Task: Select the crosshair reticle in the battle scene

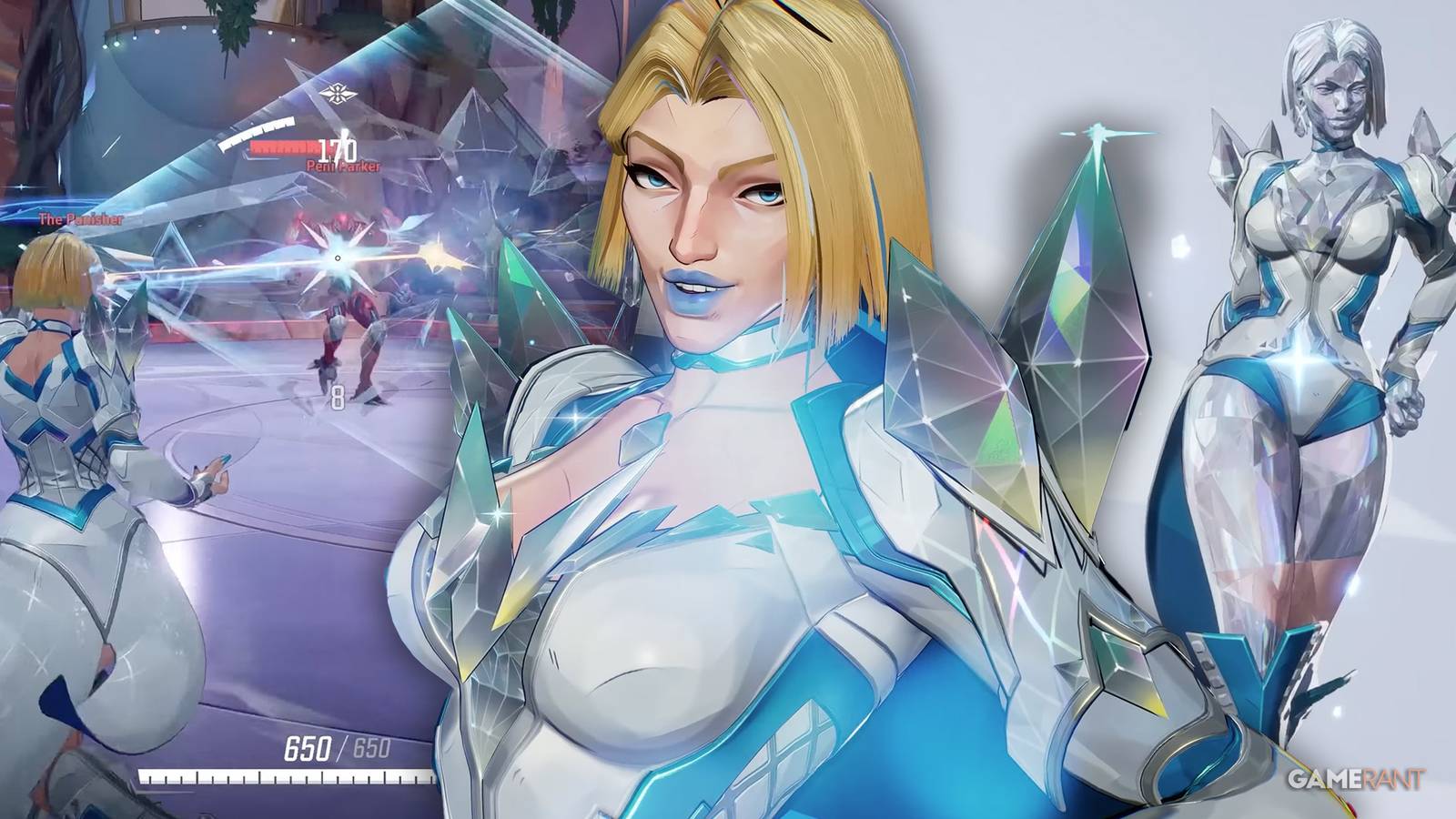Action: (x=338, y=258)
